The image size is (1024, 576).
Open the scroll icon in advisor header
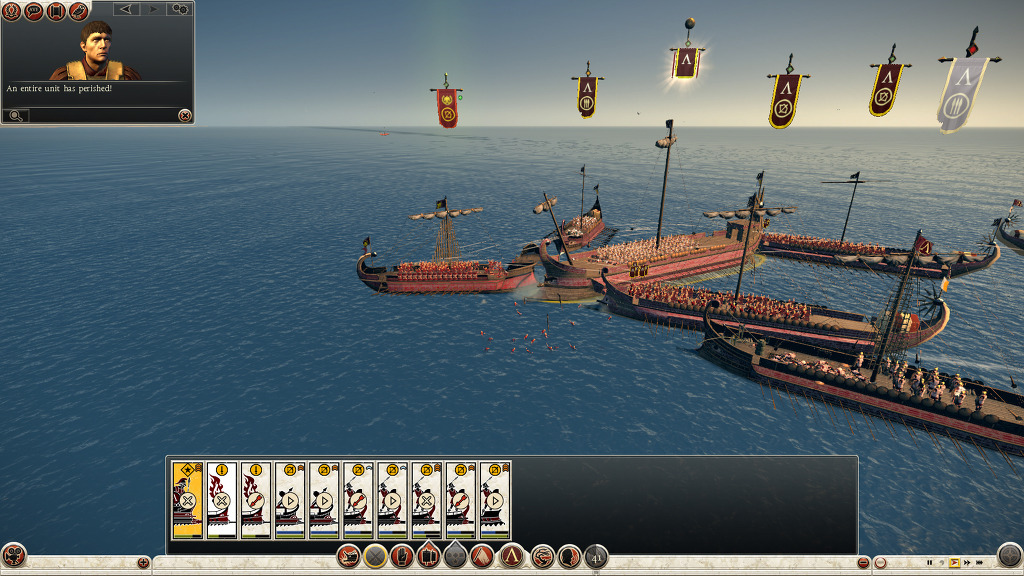click(x=55, y=10)
